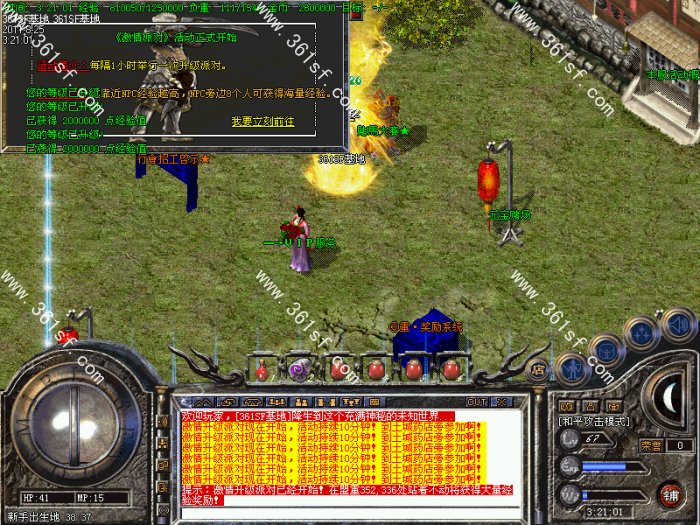Click the OUT button on chat bar
This screenshot has width=700, height=525.
tap(477, 401)
